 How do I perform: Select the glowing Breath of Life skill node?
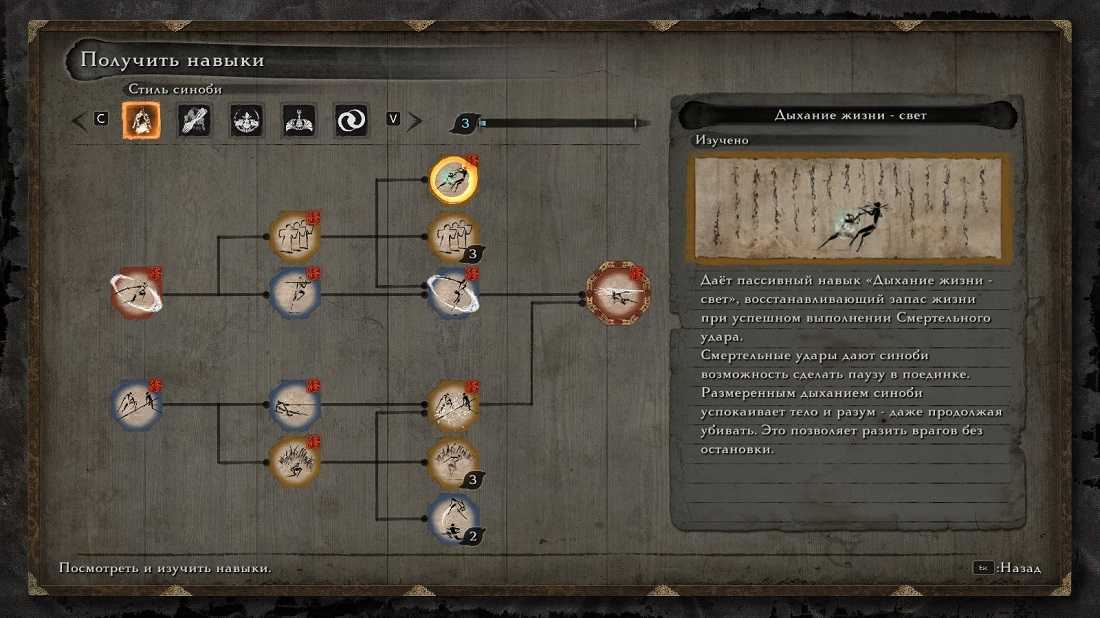pyautogui.click(x=453, y=180)
